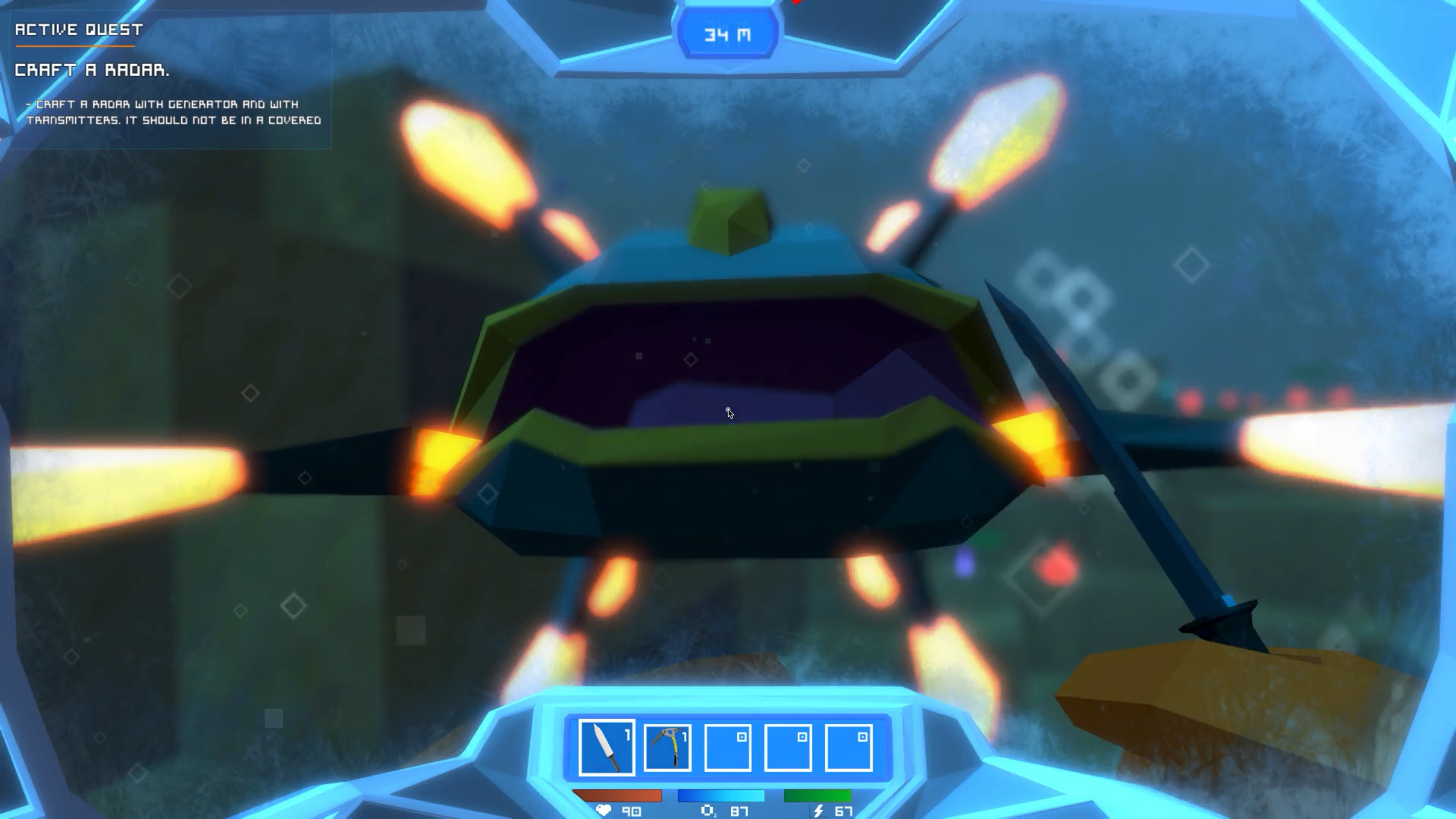The width and height of the screenshot is (1456, 819).
Task: Select the ice pickaxe in the second hotbar slot
Action: coord(667,747)
